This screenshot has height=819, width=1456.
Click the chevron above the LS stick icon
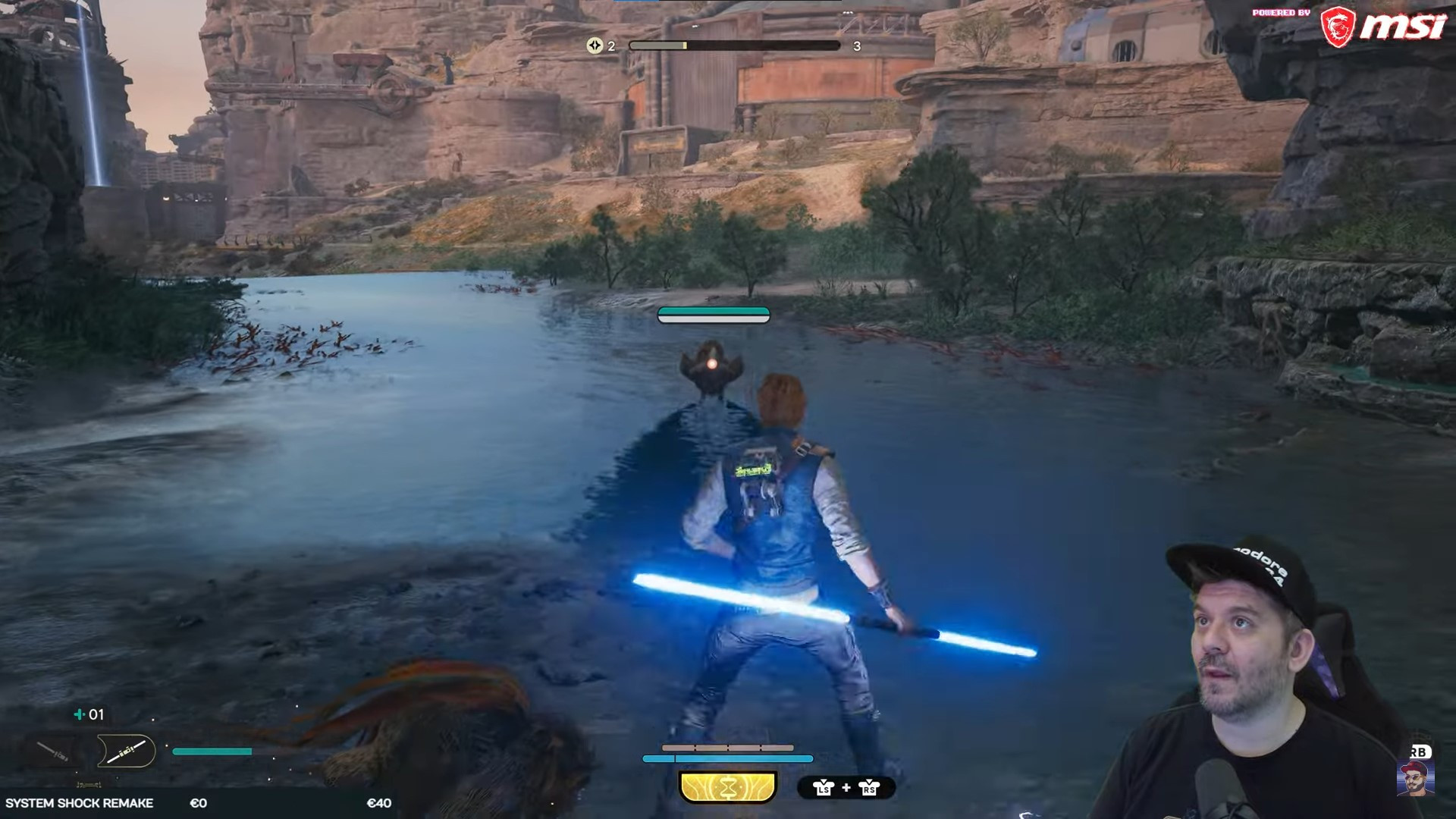824,781
